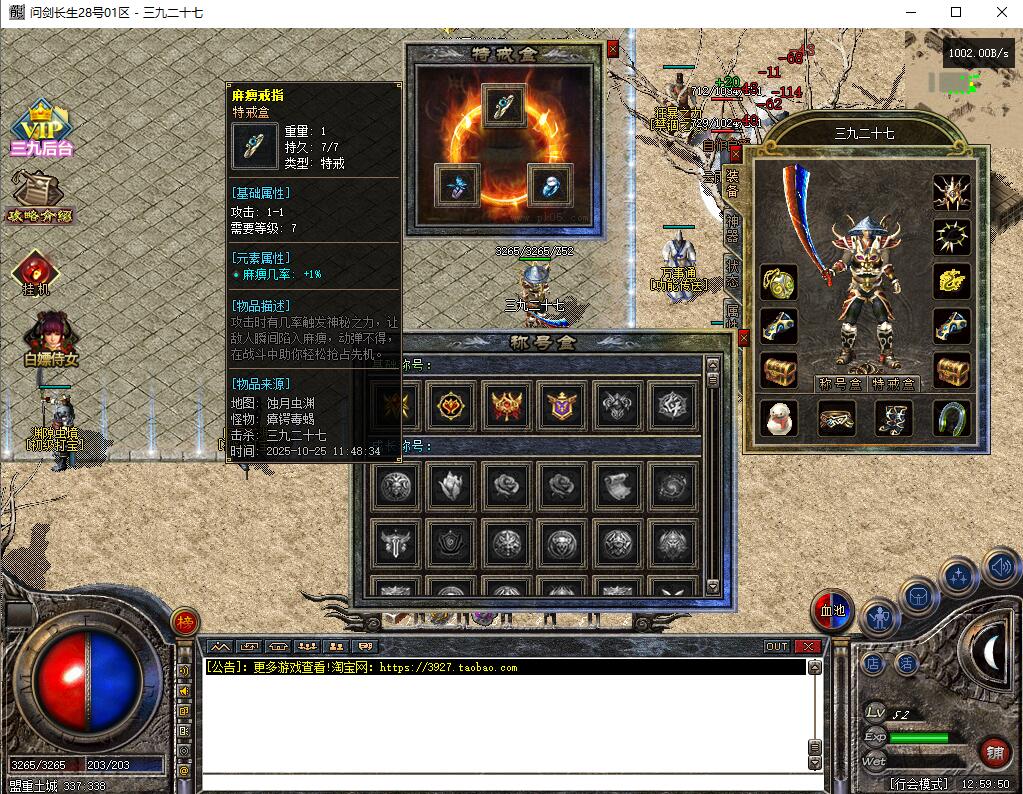Click the red 榜 ranking button

click(x=184, y=621)
